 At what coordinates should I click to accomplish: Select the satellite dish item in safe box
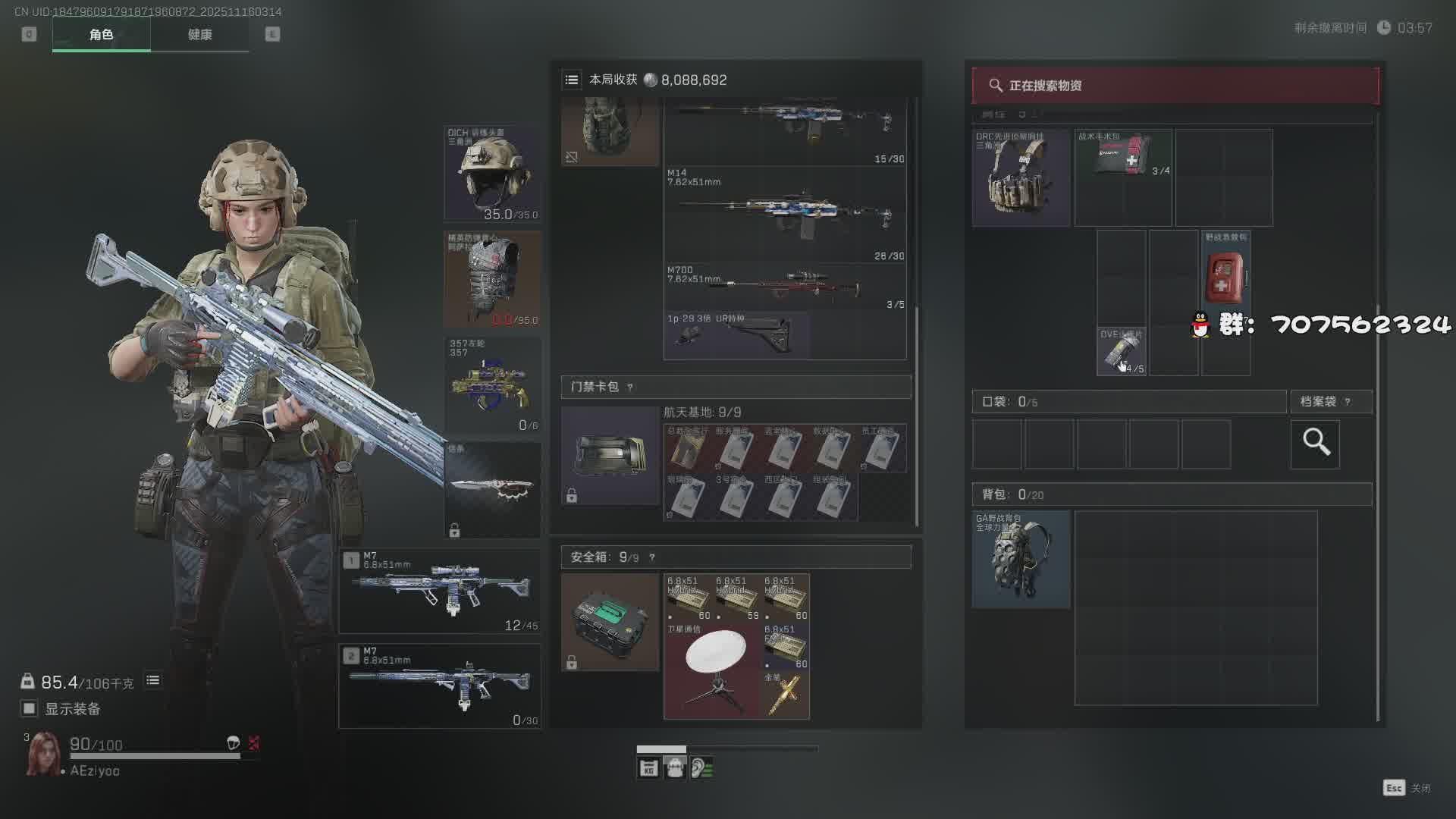(713, 671)
